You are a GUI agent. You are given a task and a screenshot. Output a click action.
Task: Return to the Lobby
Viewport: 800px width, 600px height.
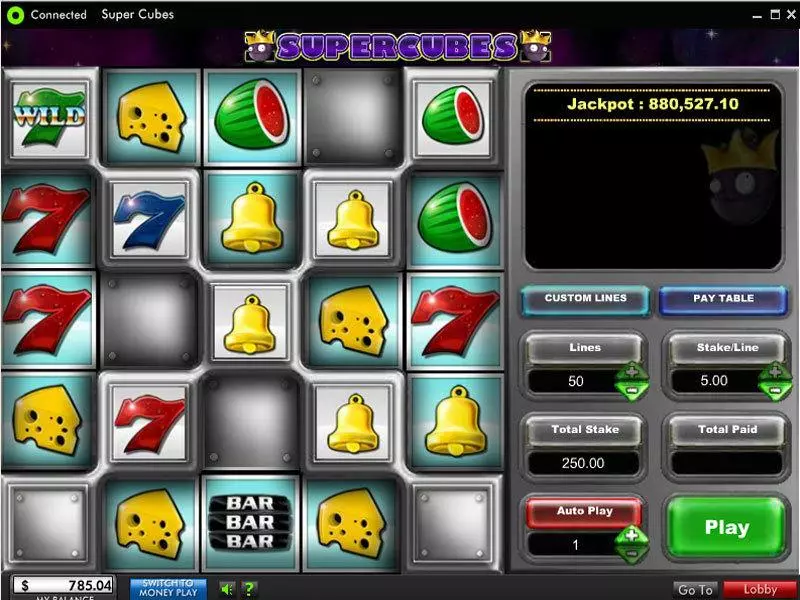click(760, 590)
